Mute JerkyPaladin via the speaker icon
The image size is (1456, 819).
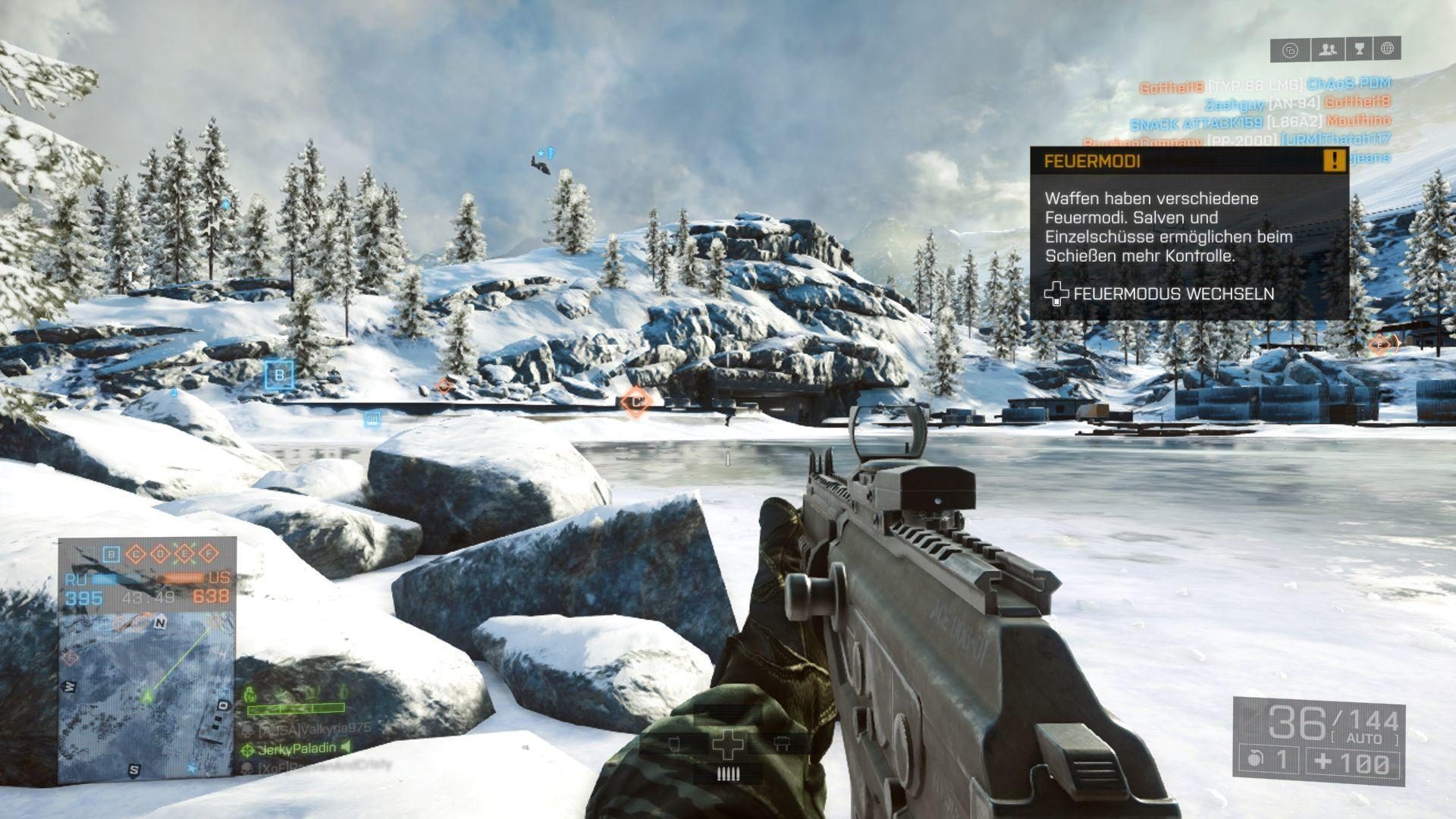point(347,748)
